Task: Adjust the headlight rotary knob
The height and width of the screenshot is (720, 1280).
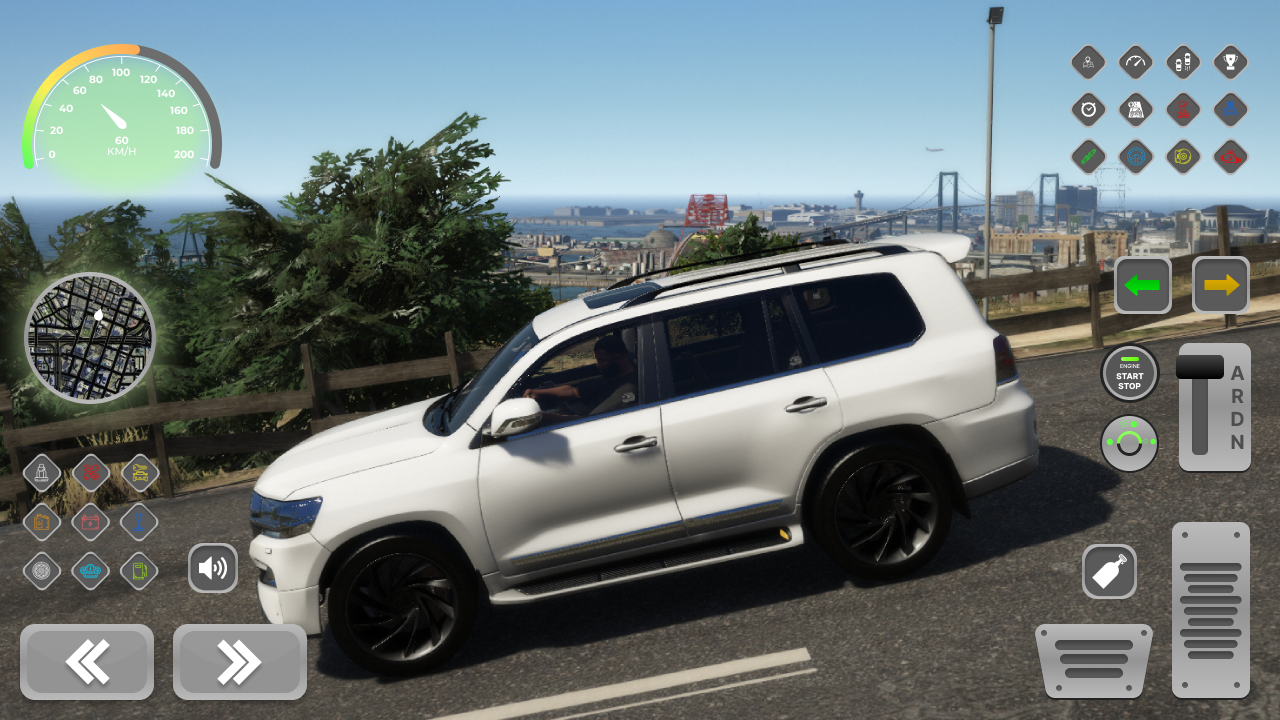Action: [1129, 443]
